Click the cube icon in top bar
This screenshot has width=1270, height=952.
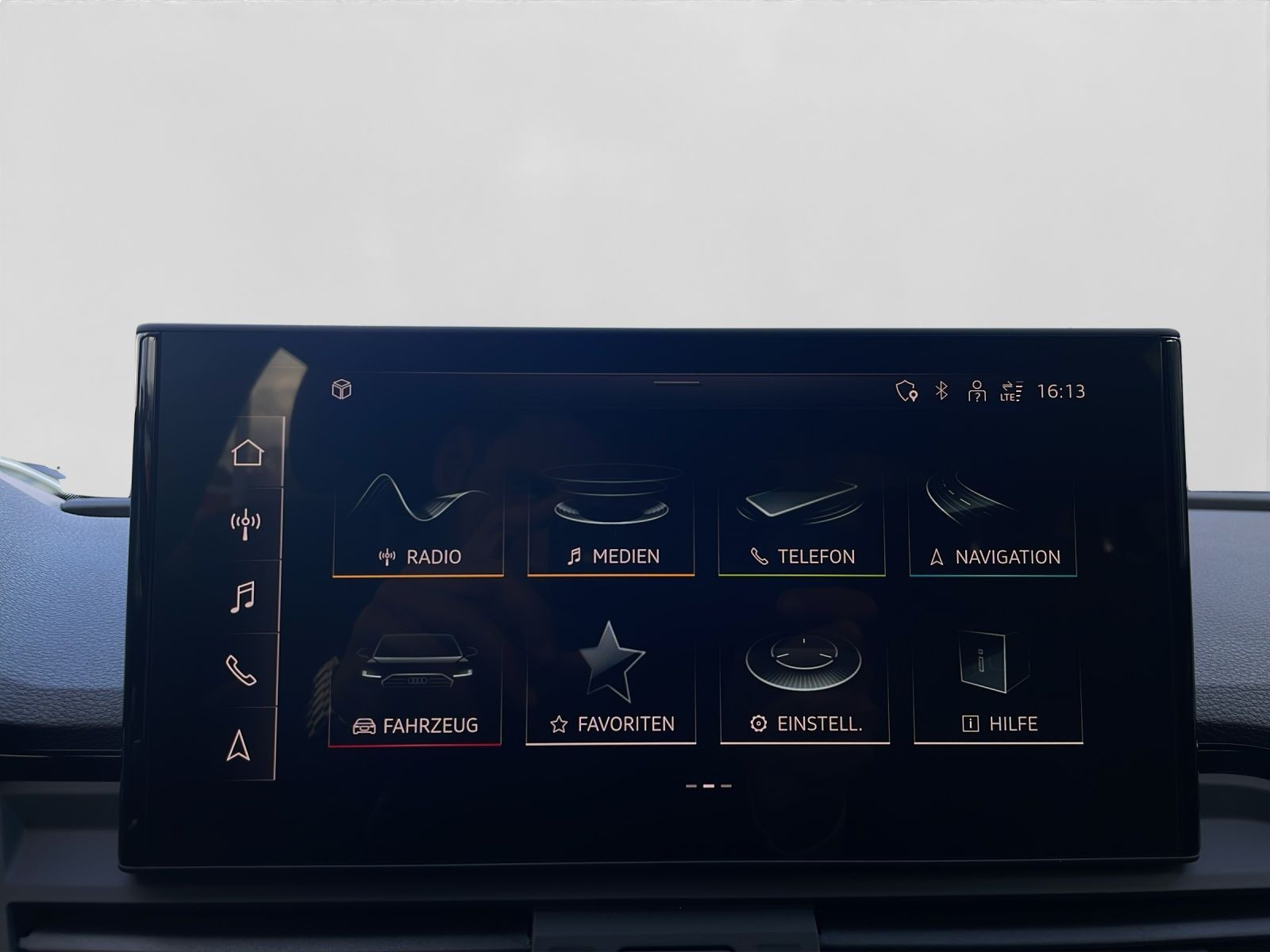341,390
